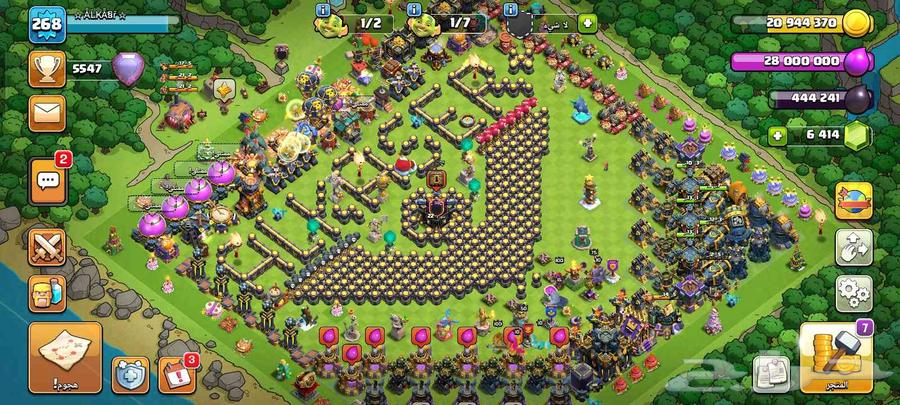900x405 pixels.
Task: Open the mail envelope inbox
Action: coord(47,113)
